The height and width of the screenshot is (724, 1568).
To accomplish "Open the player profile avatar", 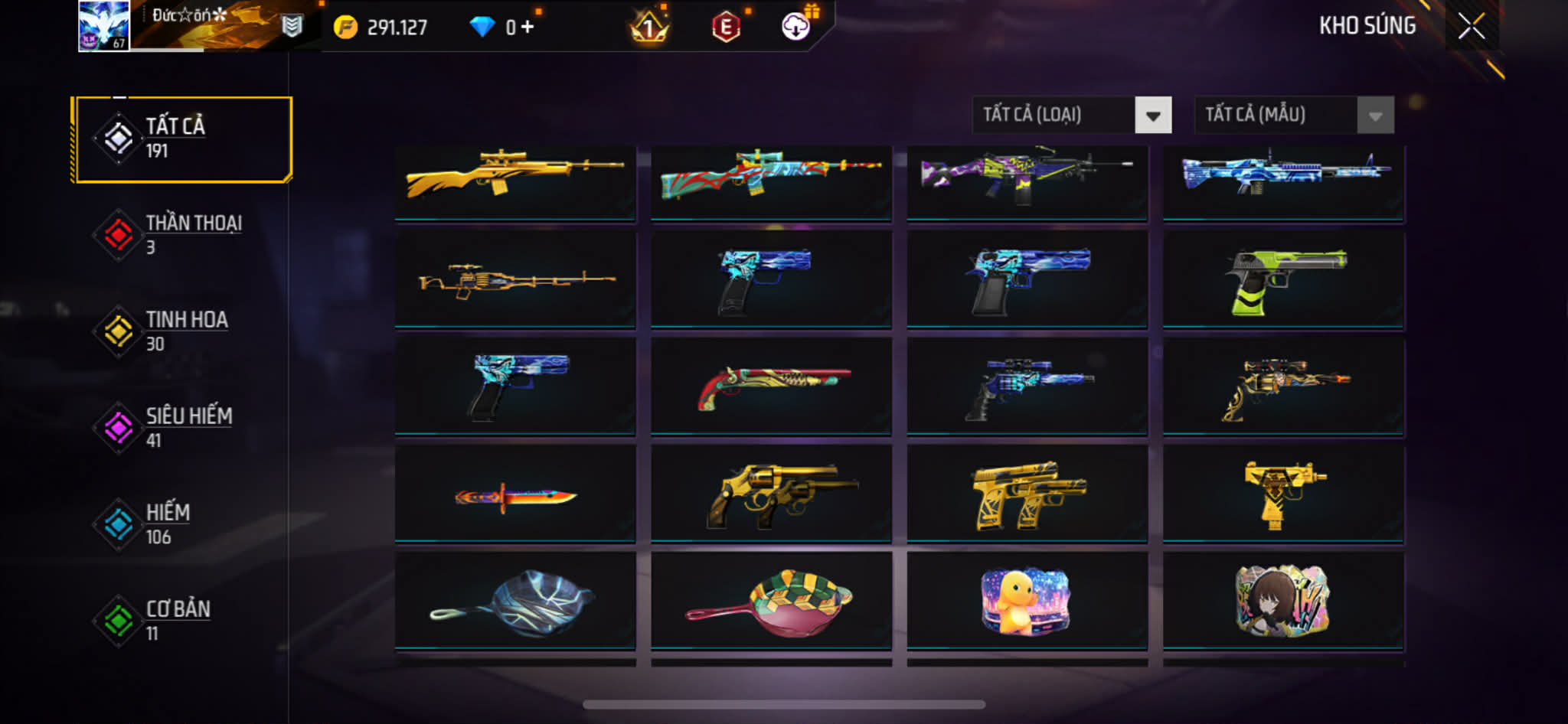I will click(x=103, y=26).
